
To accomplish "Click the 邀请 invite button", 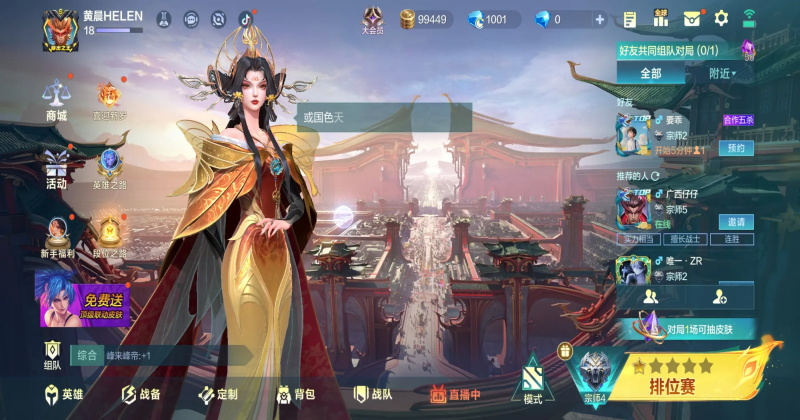I will pos(735,222).
